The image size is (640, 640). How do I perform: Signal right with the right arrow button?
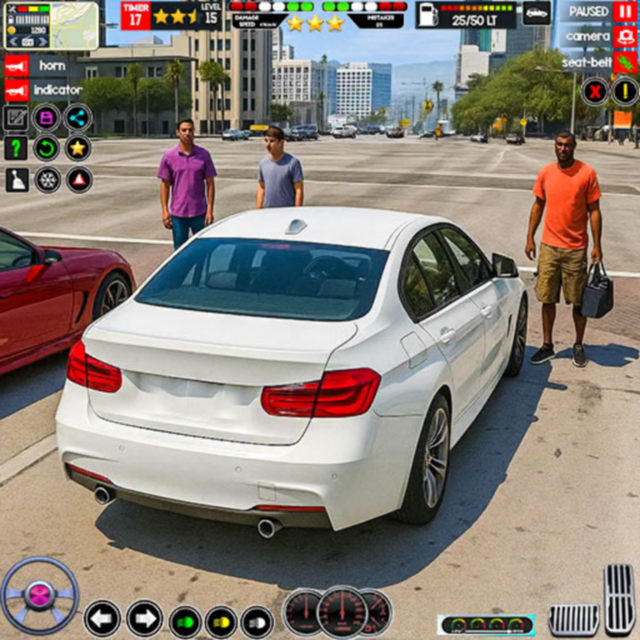click(144, 619)
